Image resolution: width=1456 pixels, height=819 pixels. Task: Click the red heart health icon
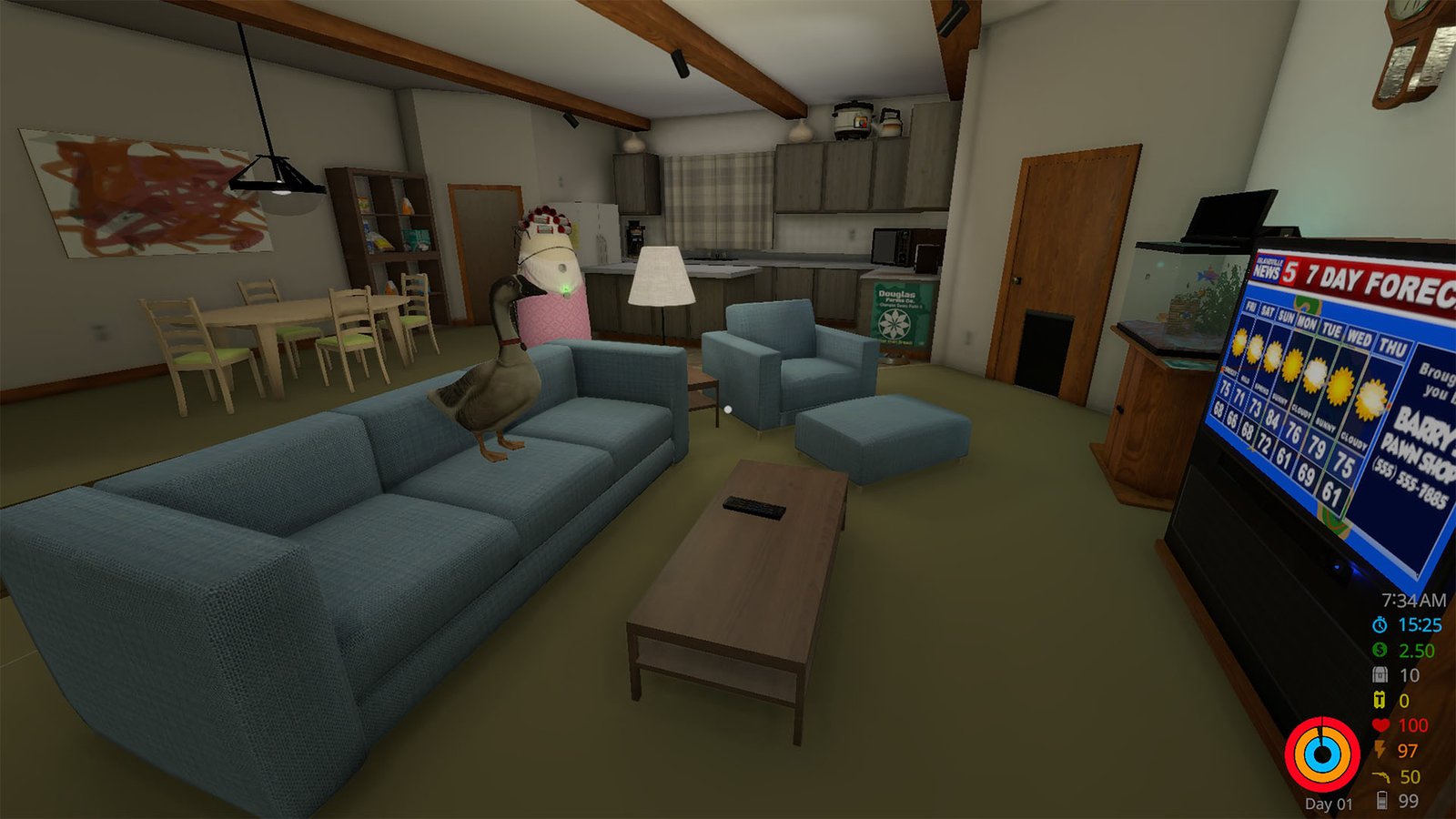pyautogui.click(x=1380, y=723)
